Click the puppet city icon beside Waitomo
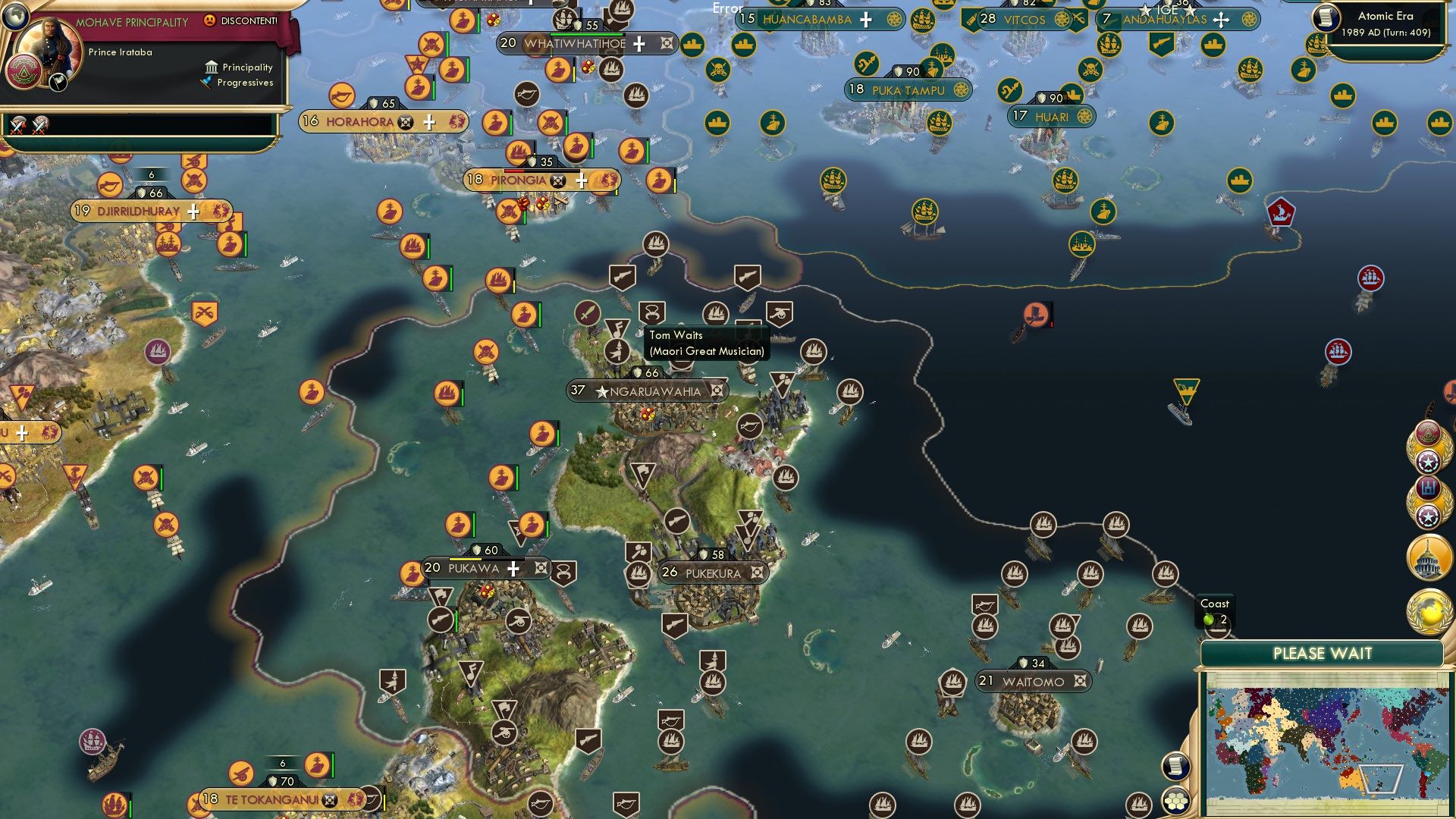The height and width of the screenshot is (819, 1456). (x=1078, y=682)
